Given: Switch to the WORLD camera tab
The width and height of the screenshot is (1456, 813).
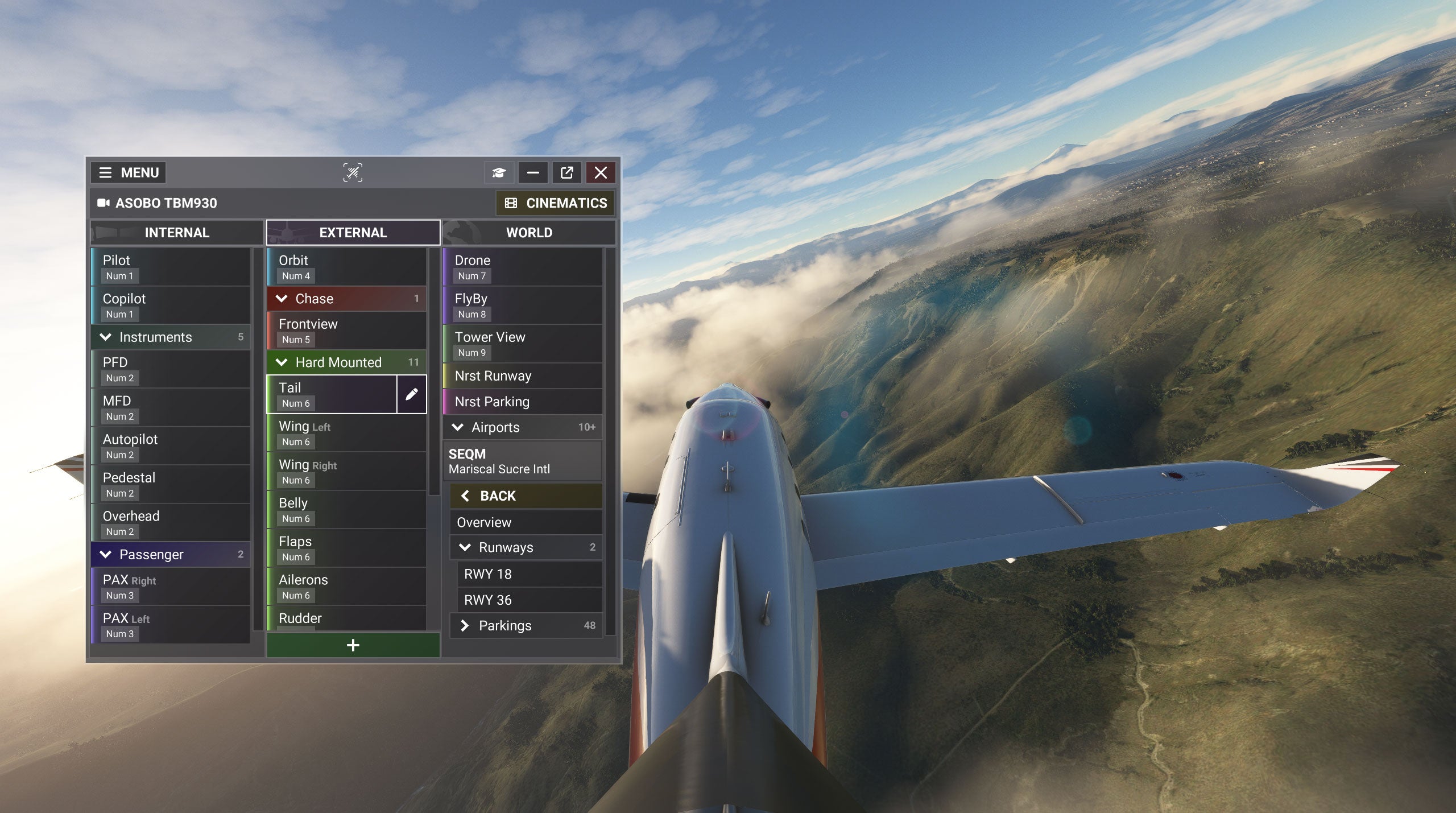Looking at the screenshot, I should [529, 233].
